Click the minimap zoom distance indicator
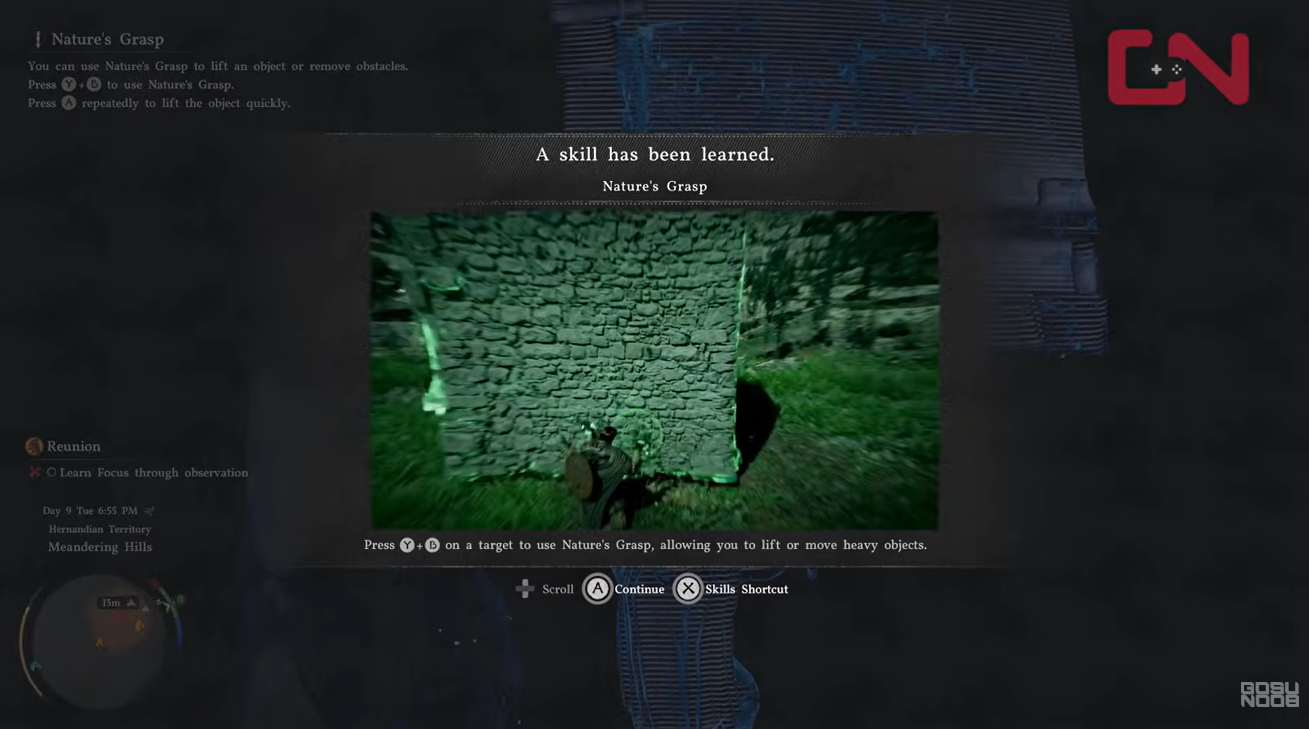This screenshot has width=1309, height=729. (x=113, y=602)
